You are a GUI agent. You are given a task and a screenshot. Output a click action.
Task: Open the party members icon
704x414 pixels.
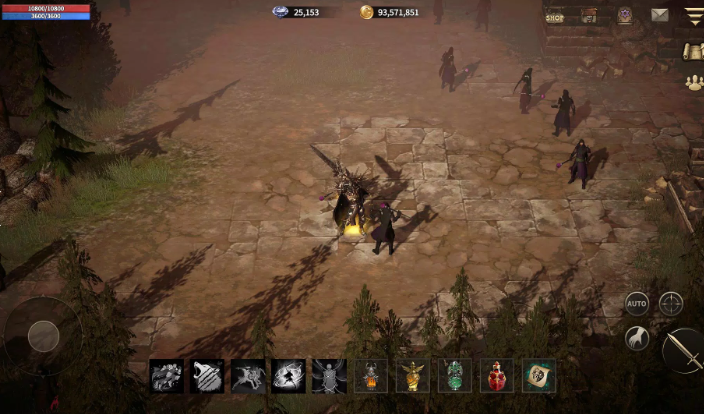[693, 83]
